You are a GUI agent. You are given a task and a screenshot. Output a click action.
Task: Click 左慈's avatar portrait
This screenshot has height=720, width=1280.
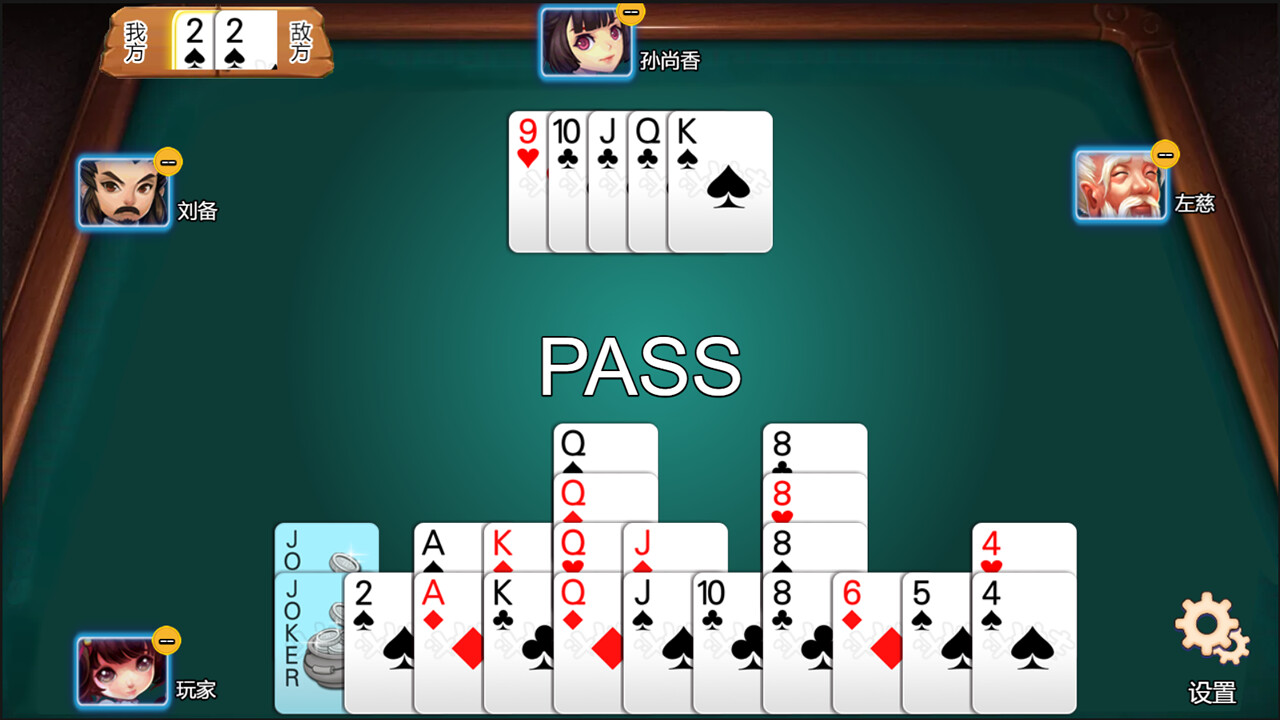click(1120, 185)
